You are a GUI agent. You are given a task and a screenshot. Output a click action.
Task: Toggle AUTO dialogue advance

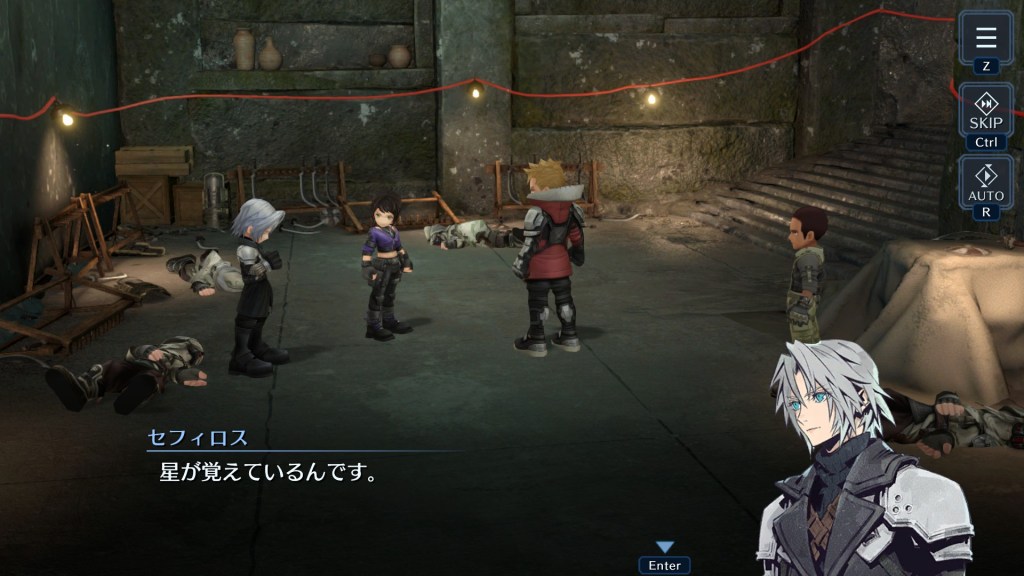986,181
